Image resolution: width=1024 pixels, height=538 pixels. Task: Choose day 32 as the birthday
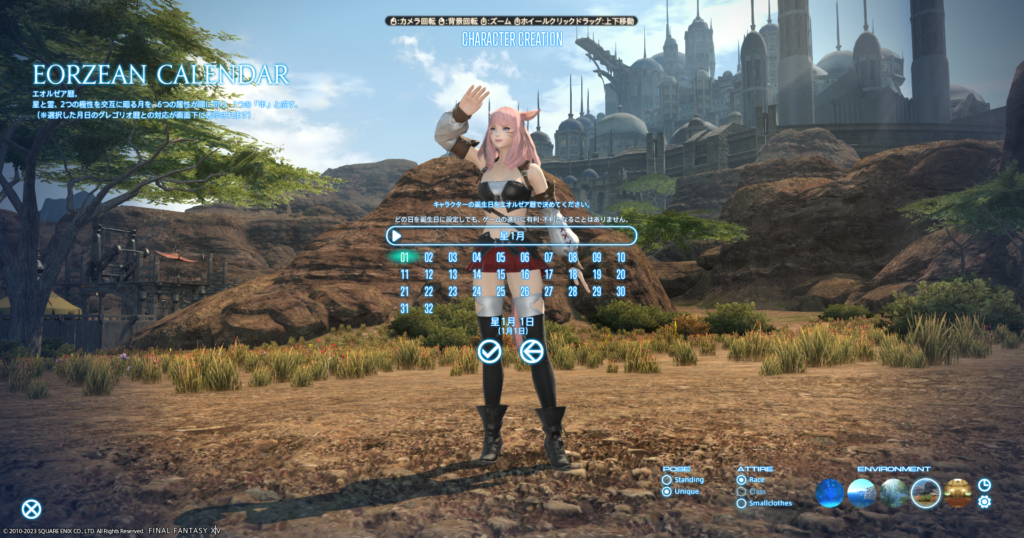428,308
